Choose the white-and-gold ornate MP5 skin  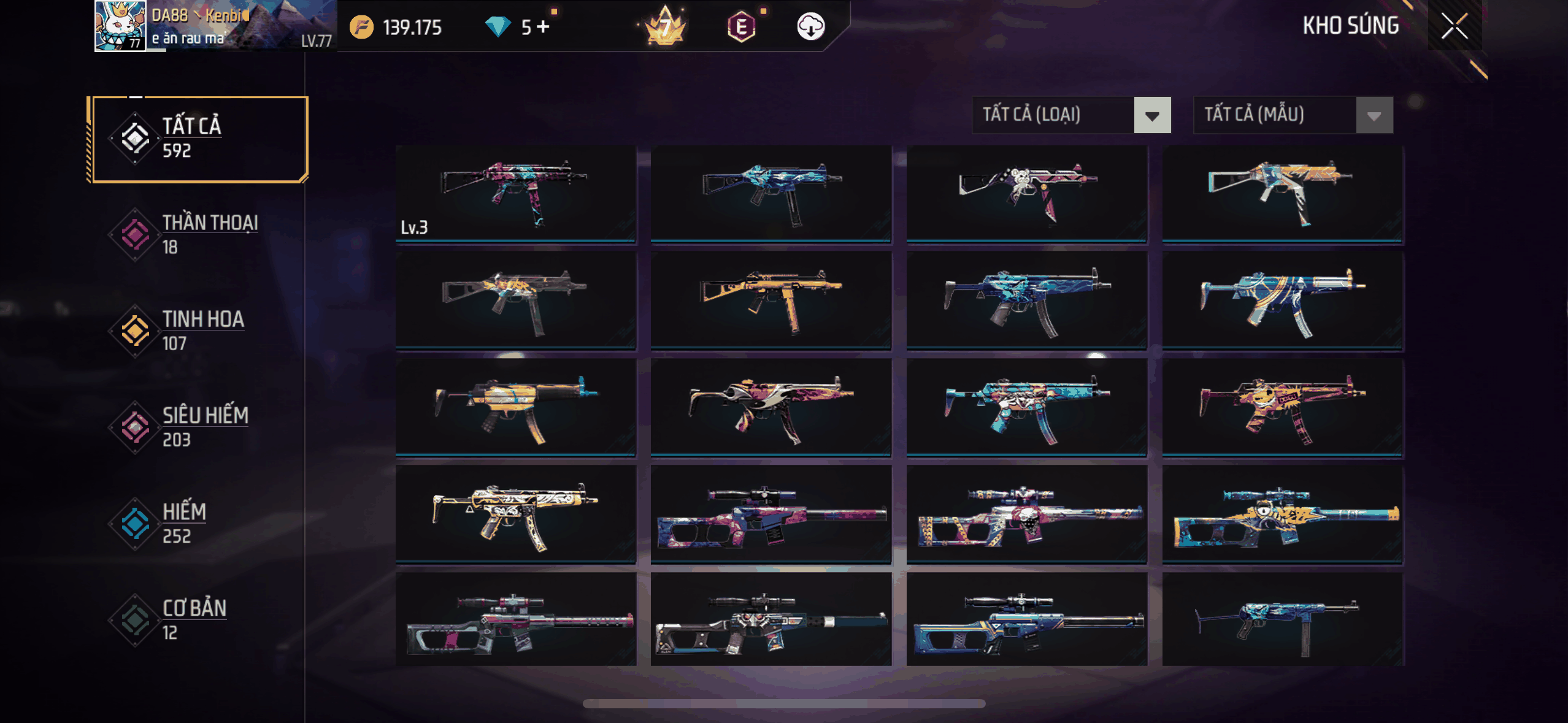515,514
